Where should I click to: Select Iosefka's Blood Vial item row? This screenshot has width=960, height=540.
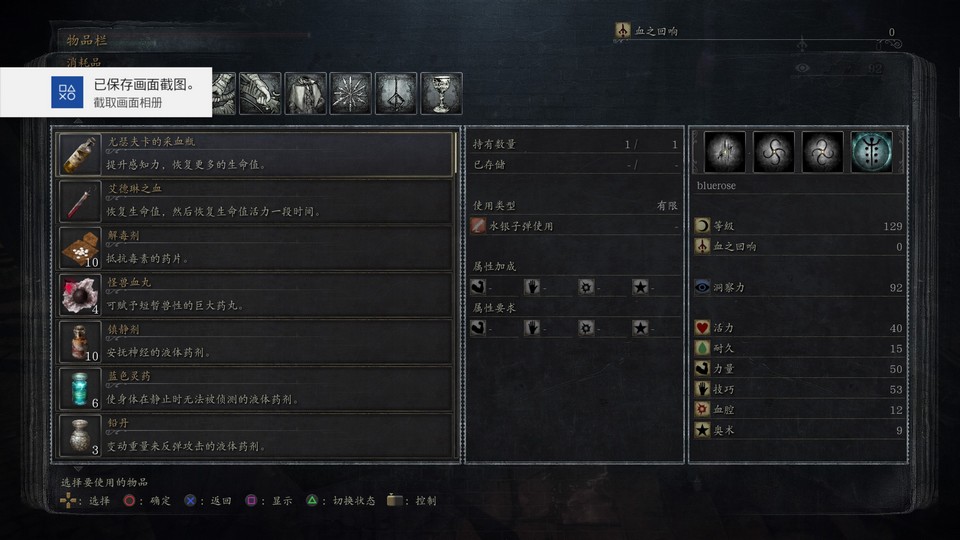tap(256, 155)
